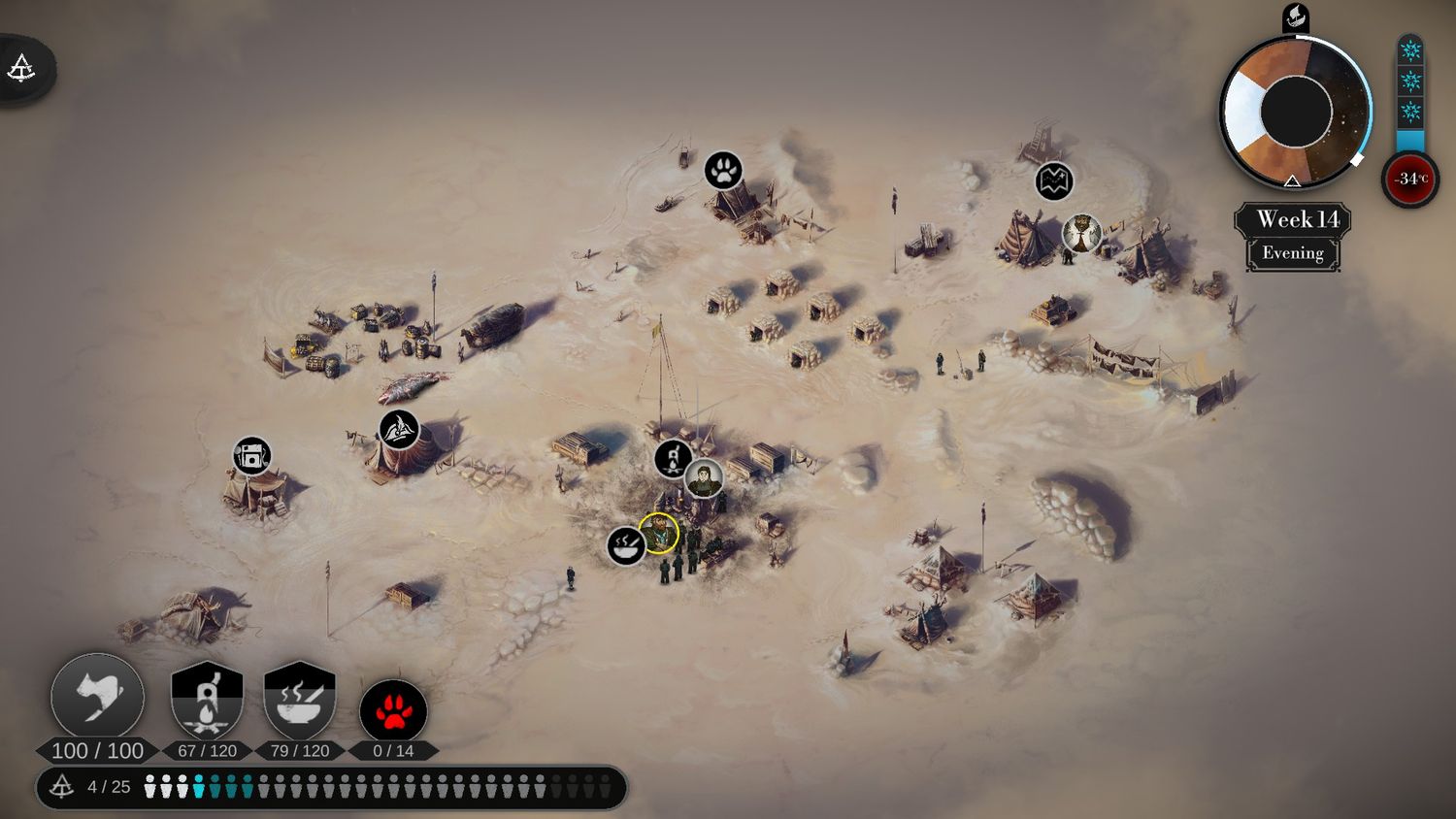
Task: Click the fuel stove campfire marker
Action: [673, 459]
